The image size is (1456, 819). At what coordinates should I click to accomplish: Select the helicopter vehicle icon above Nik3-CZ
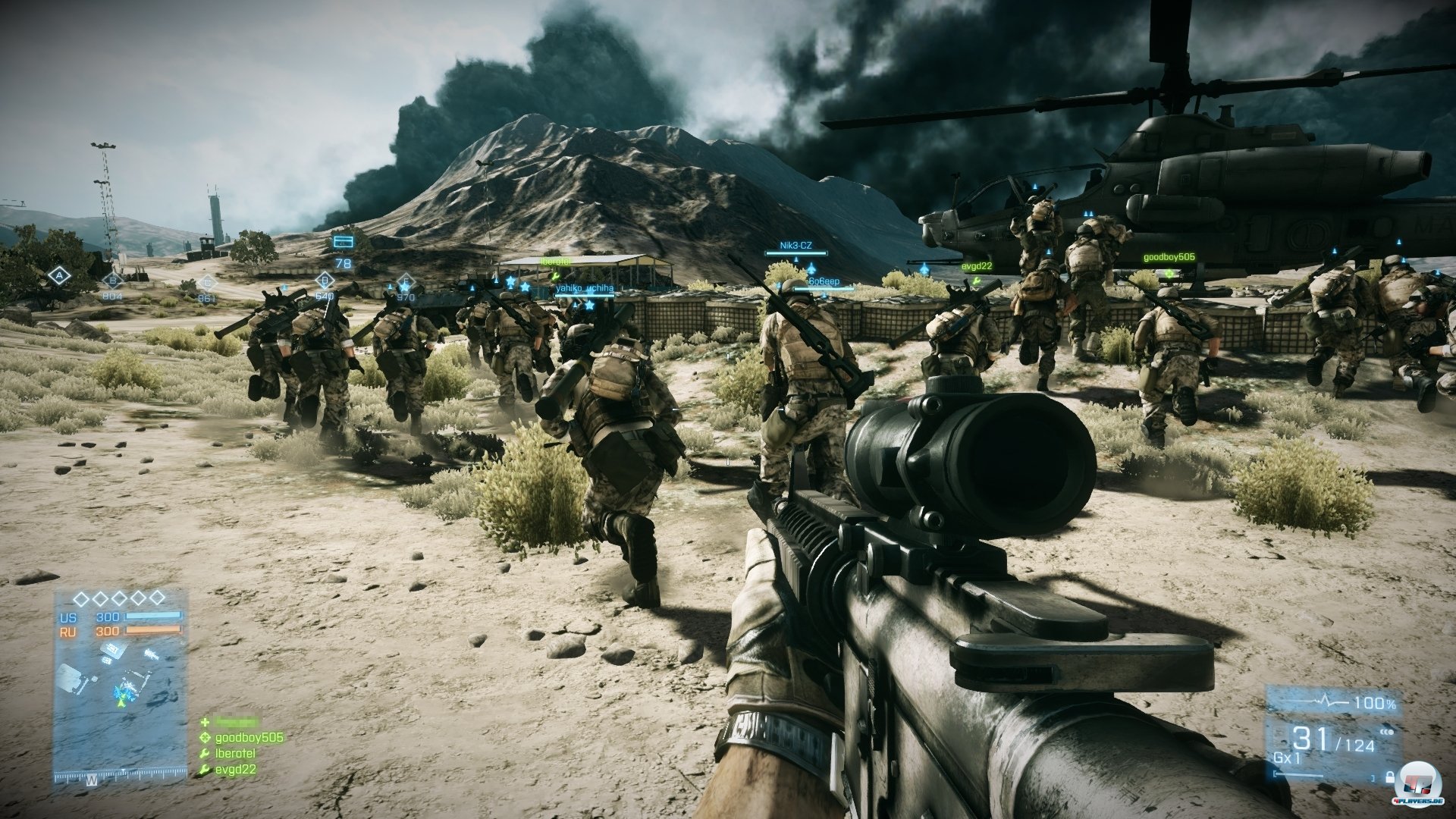811,268
